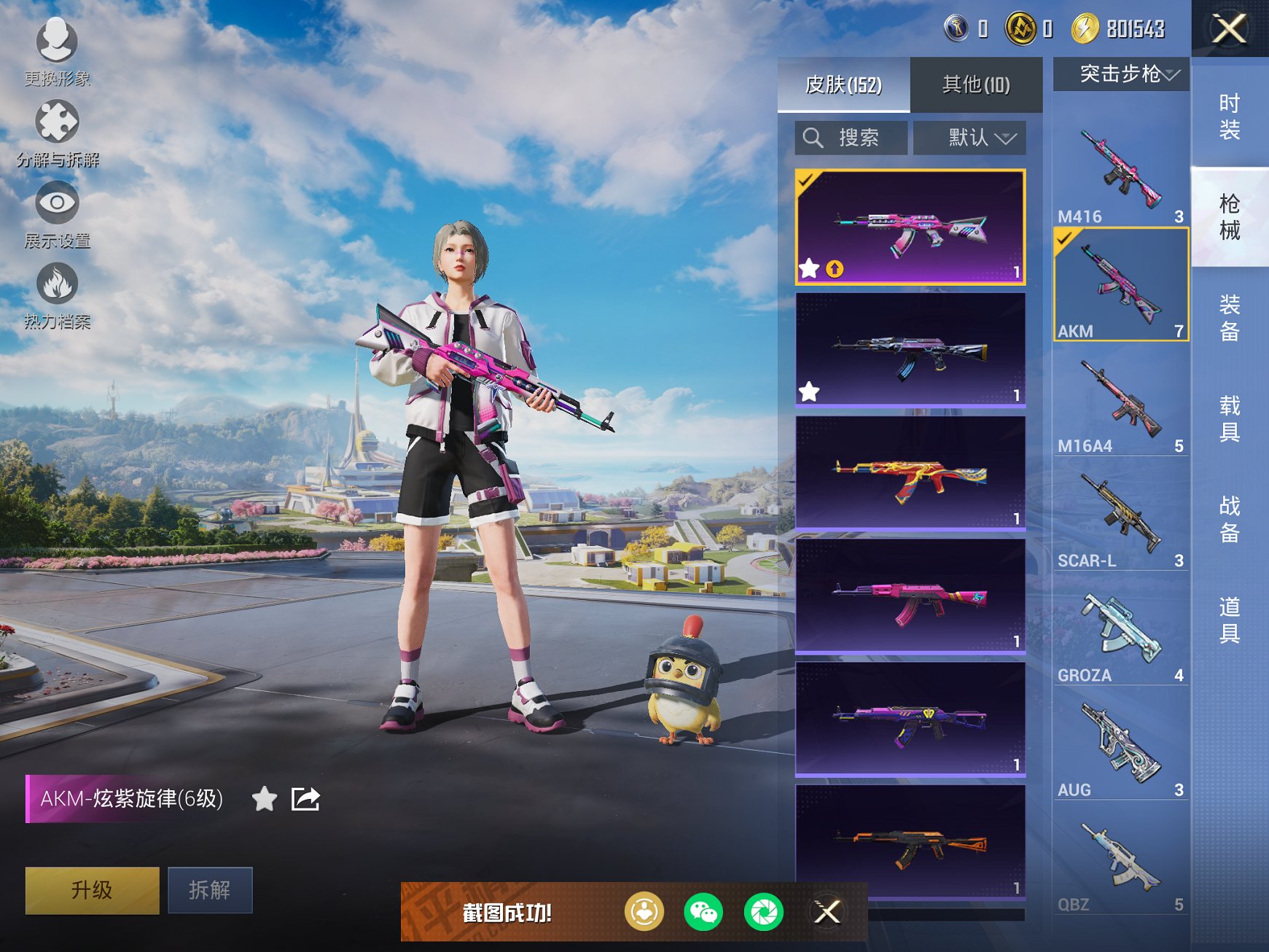Open the search 搜索 field
1269x952 pixels.
pos(849,137)
